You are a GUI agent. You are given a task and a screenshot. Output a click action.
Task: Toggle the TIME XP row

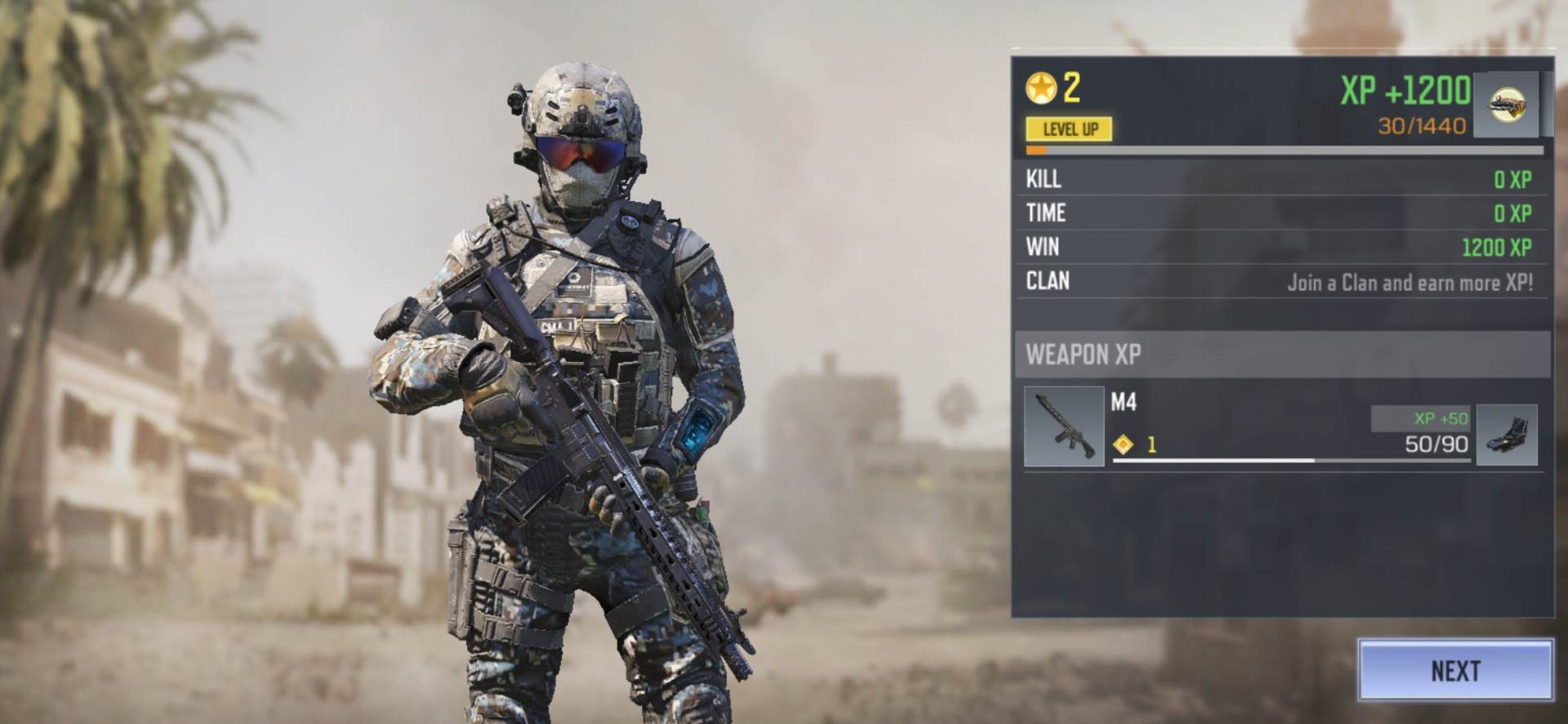coord(1282,213)
